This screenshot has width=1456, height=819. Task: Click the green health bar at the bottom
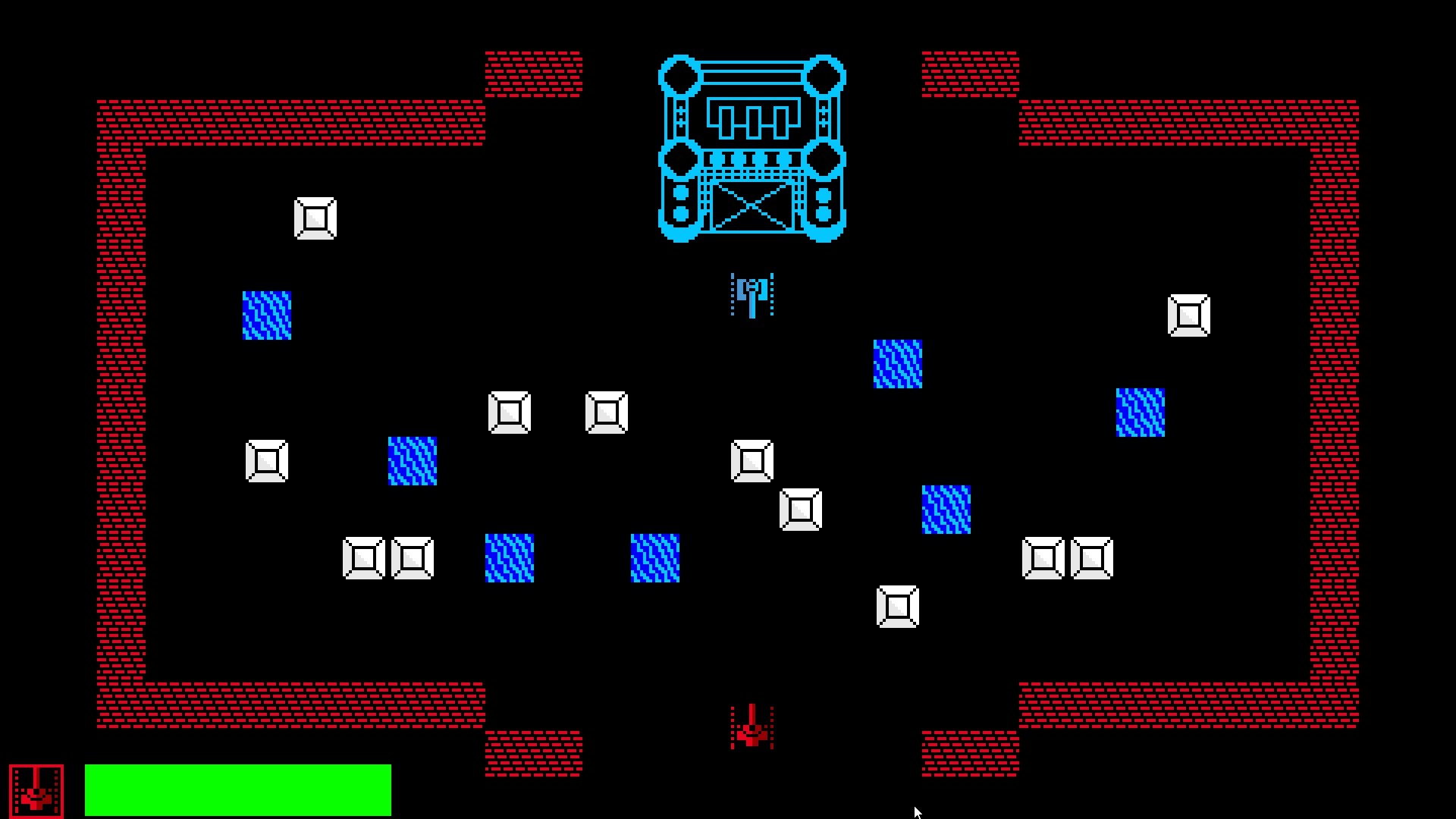pyautogui.click(x=237, y=789)
